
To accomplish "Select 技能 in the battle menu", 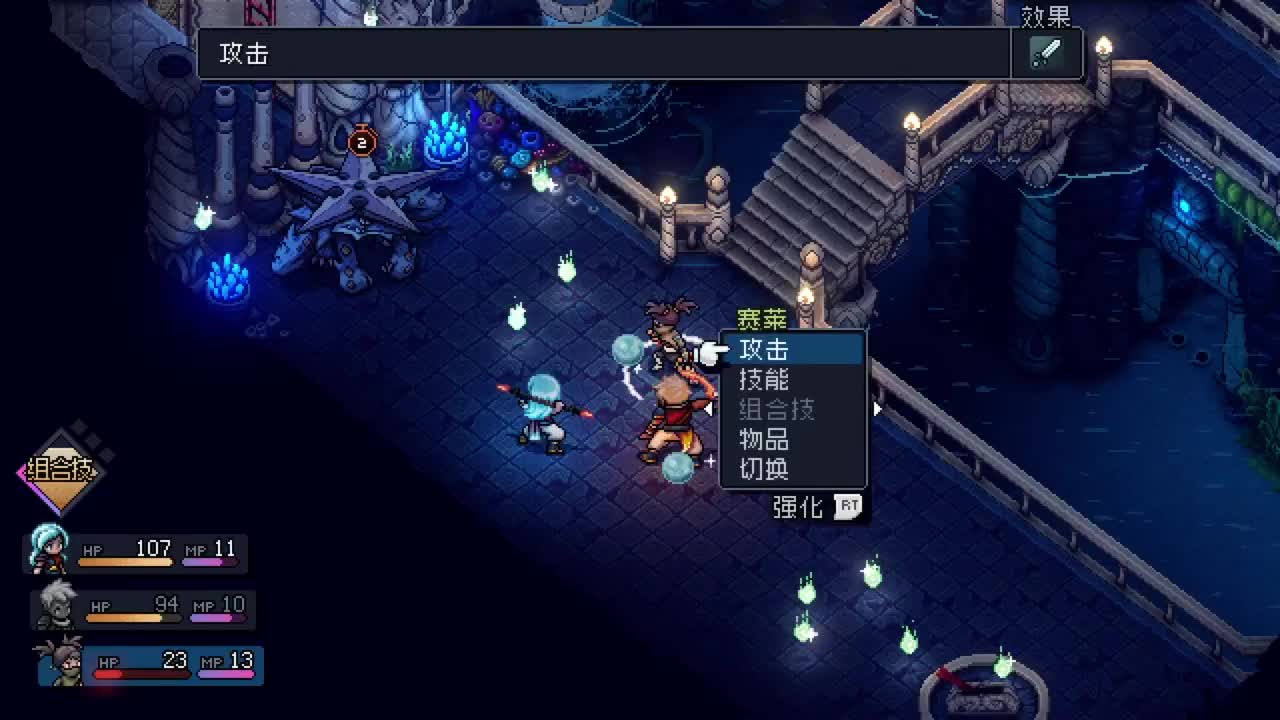I will [x=767, y=379].
